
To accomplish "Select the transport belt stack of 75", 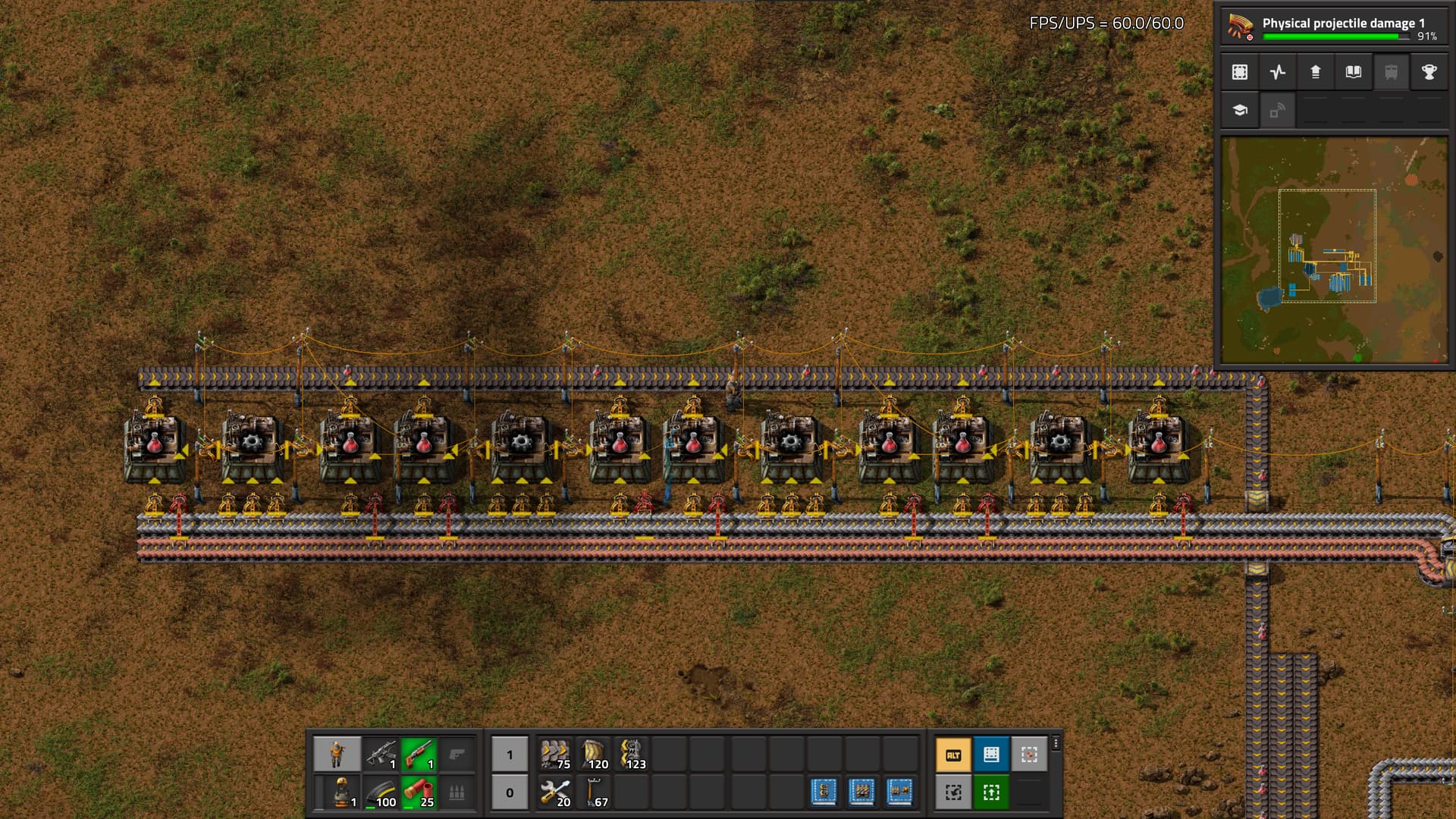I will (555, 755).
